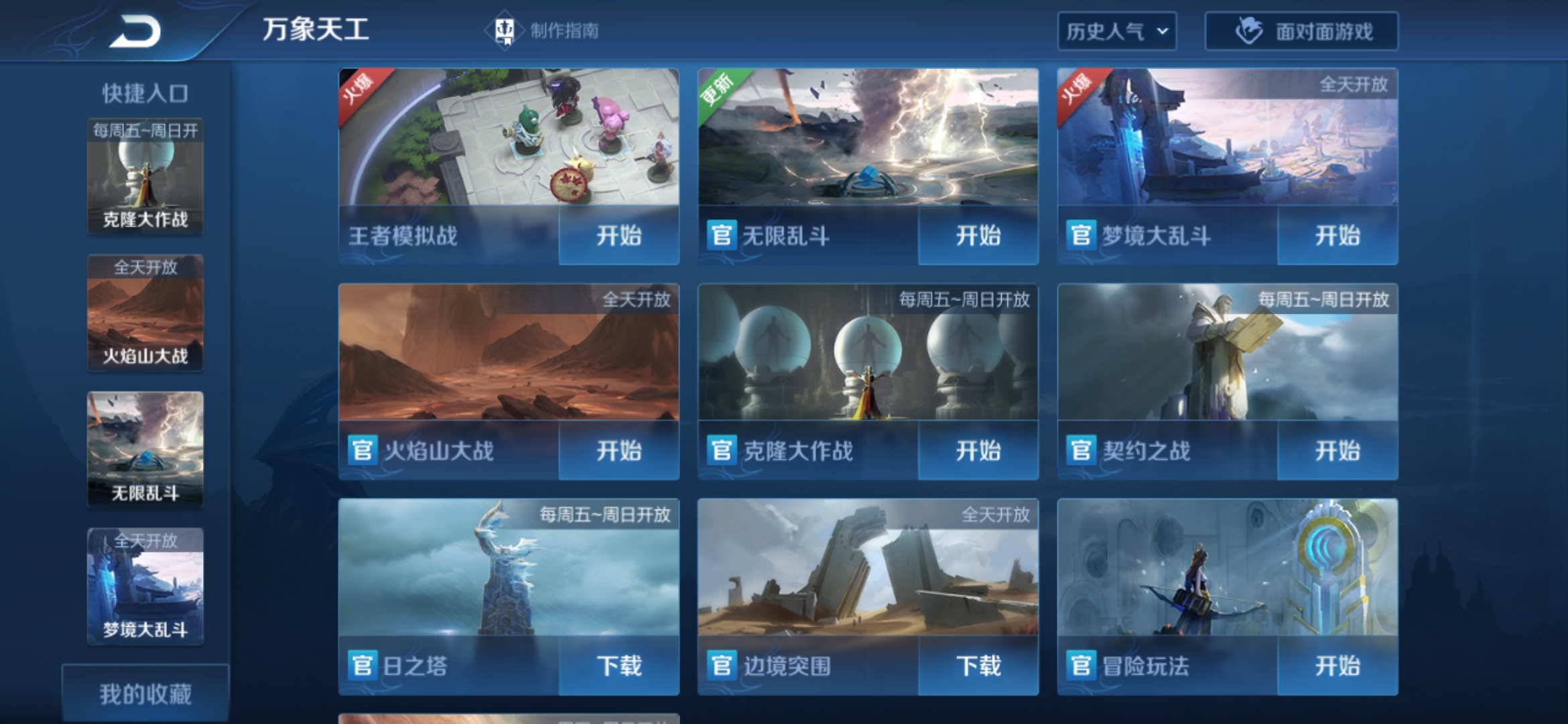The height and width of the screenshot is (724, 1568).
Task: Open the 制作指南 guide icon
Action: click(505, 29)
